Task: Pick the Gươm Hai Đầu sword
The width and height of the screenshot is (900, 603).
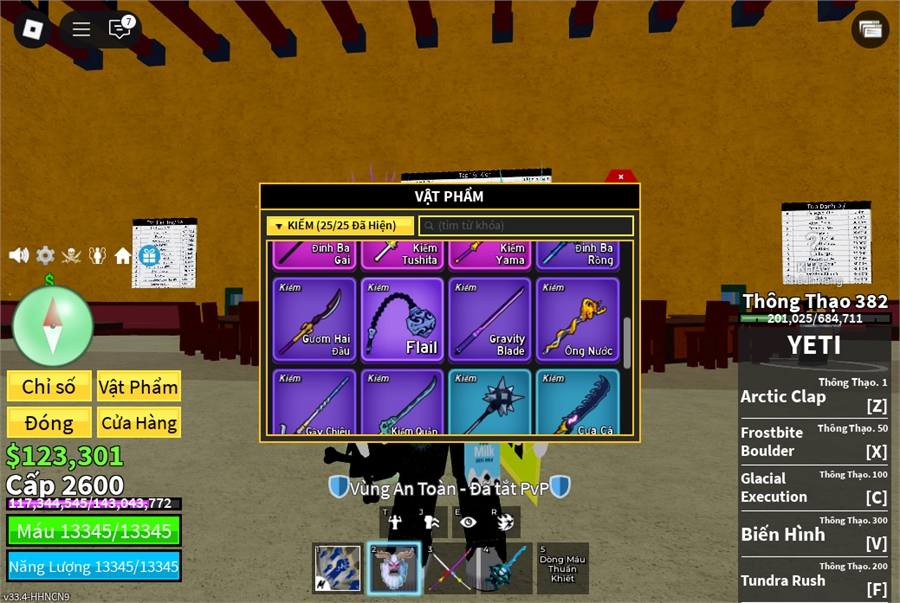Action: pyautogui.click(x=314, y=320)
